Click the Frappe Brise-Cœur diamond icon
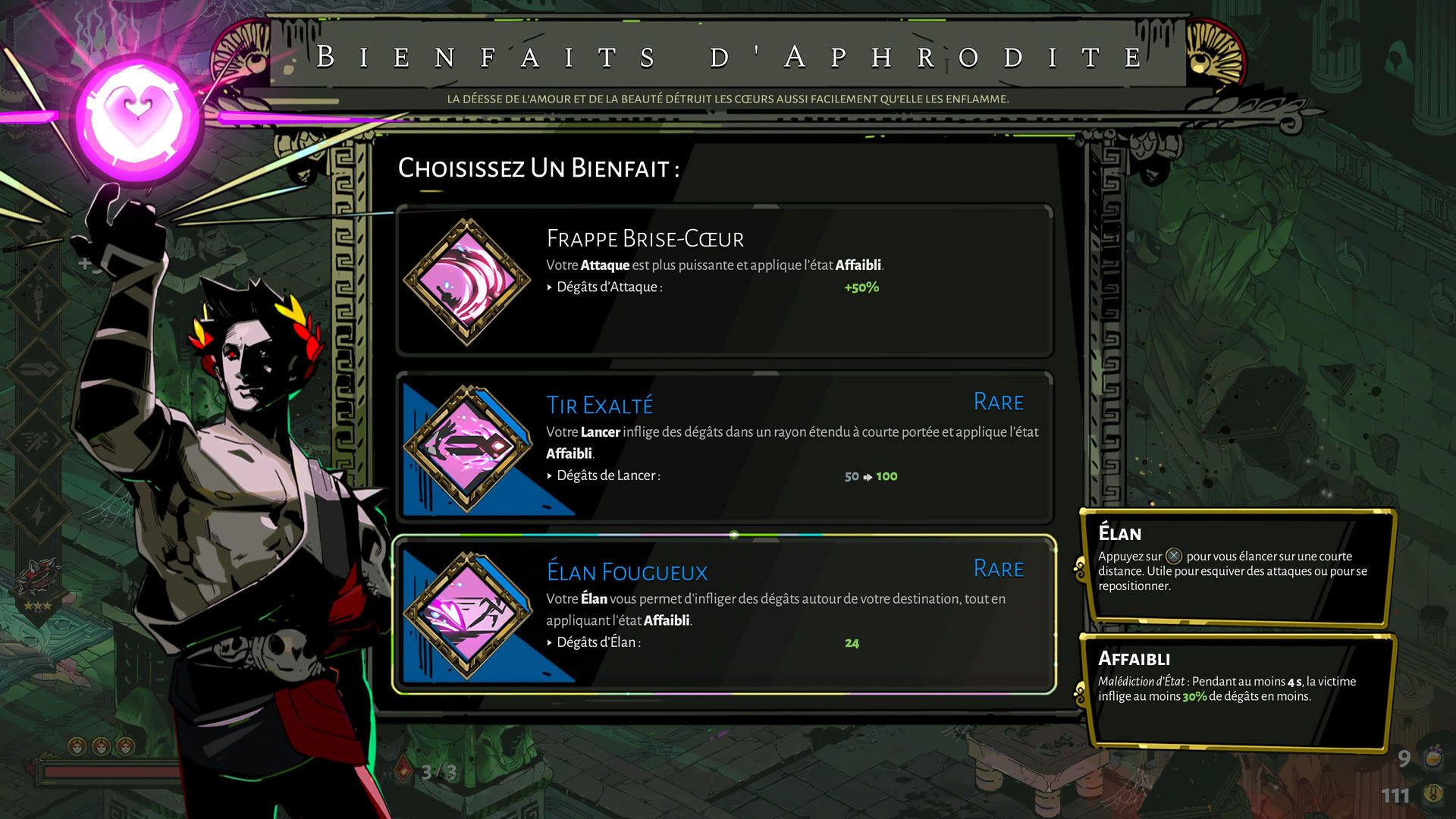Image resolution: width=1456 pixels, height=819 pixels. tap(466, 281)
